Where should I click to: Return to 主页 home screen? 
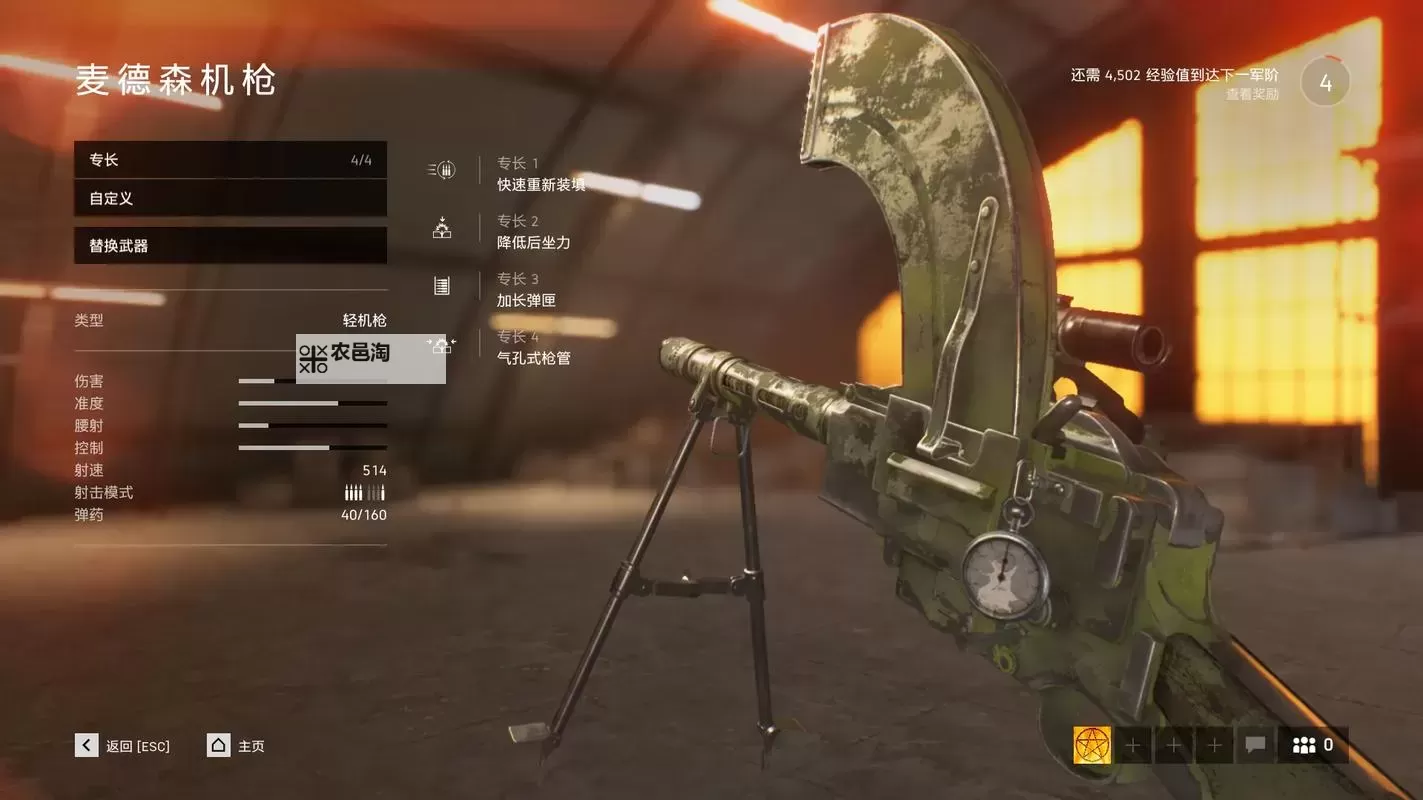[x=236, y=746]
